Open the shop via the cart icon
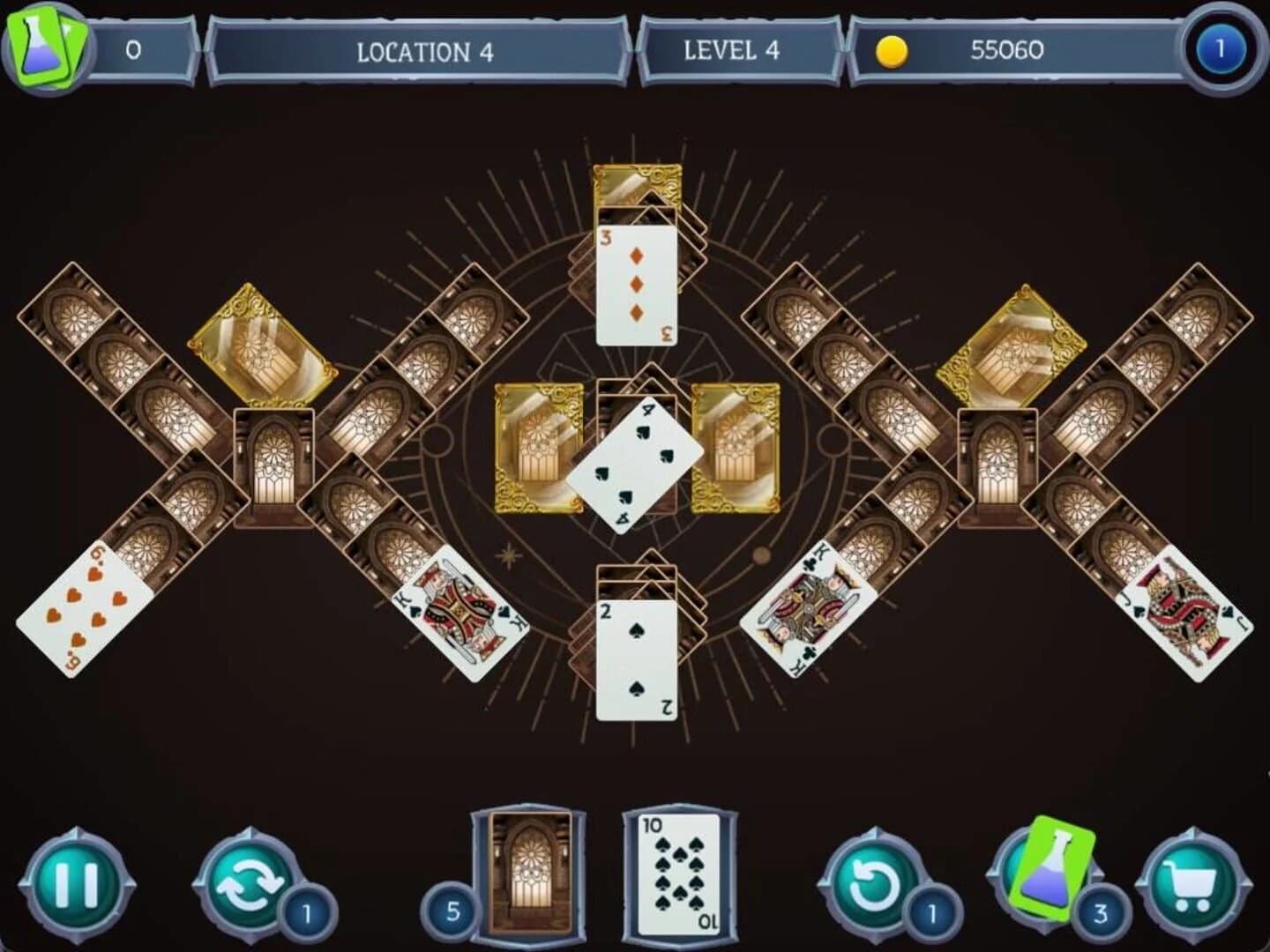 tap(1192, 886)
